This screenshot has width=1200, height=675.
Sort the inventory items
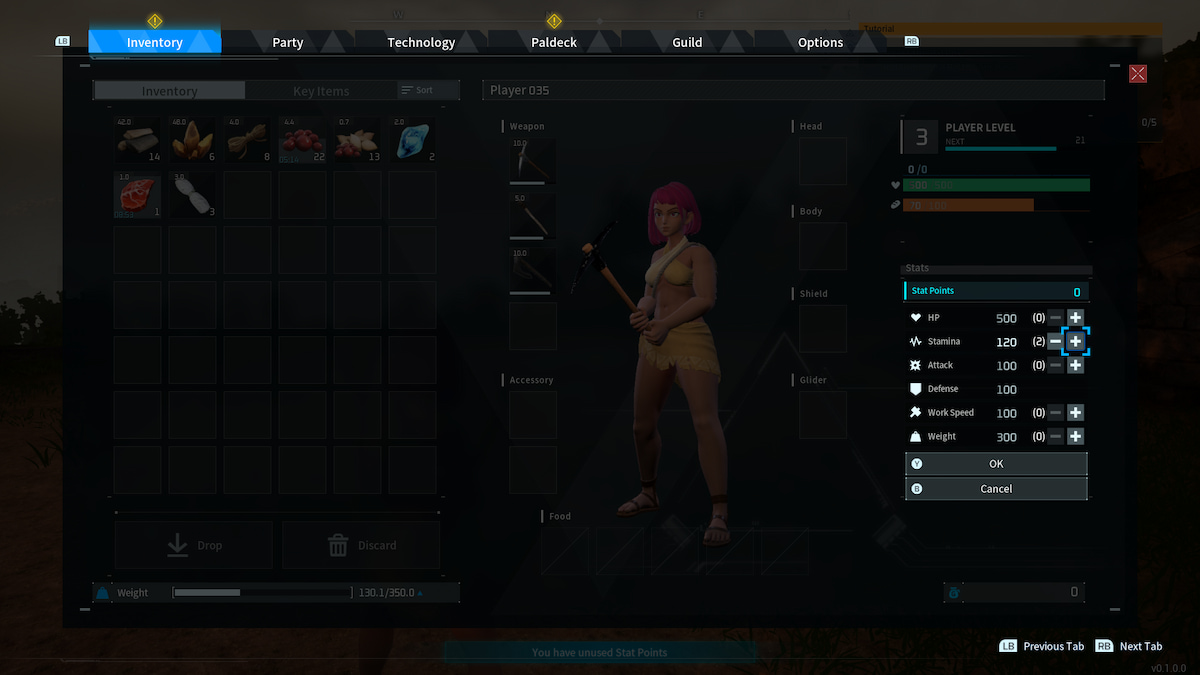click(x=418, y=90)
